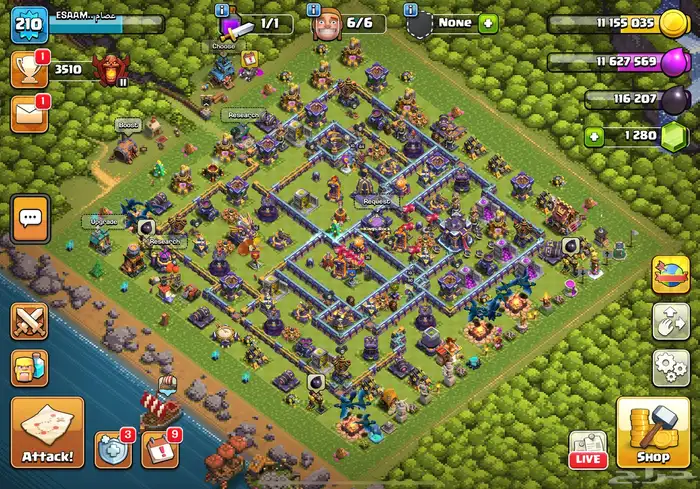Screen dimensions: 700x489
Task: Open the village layout editor button
Action: tap(670, 322)
